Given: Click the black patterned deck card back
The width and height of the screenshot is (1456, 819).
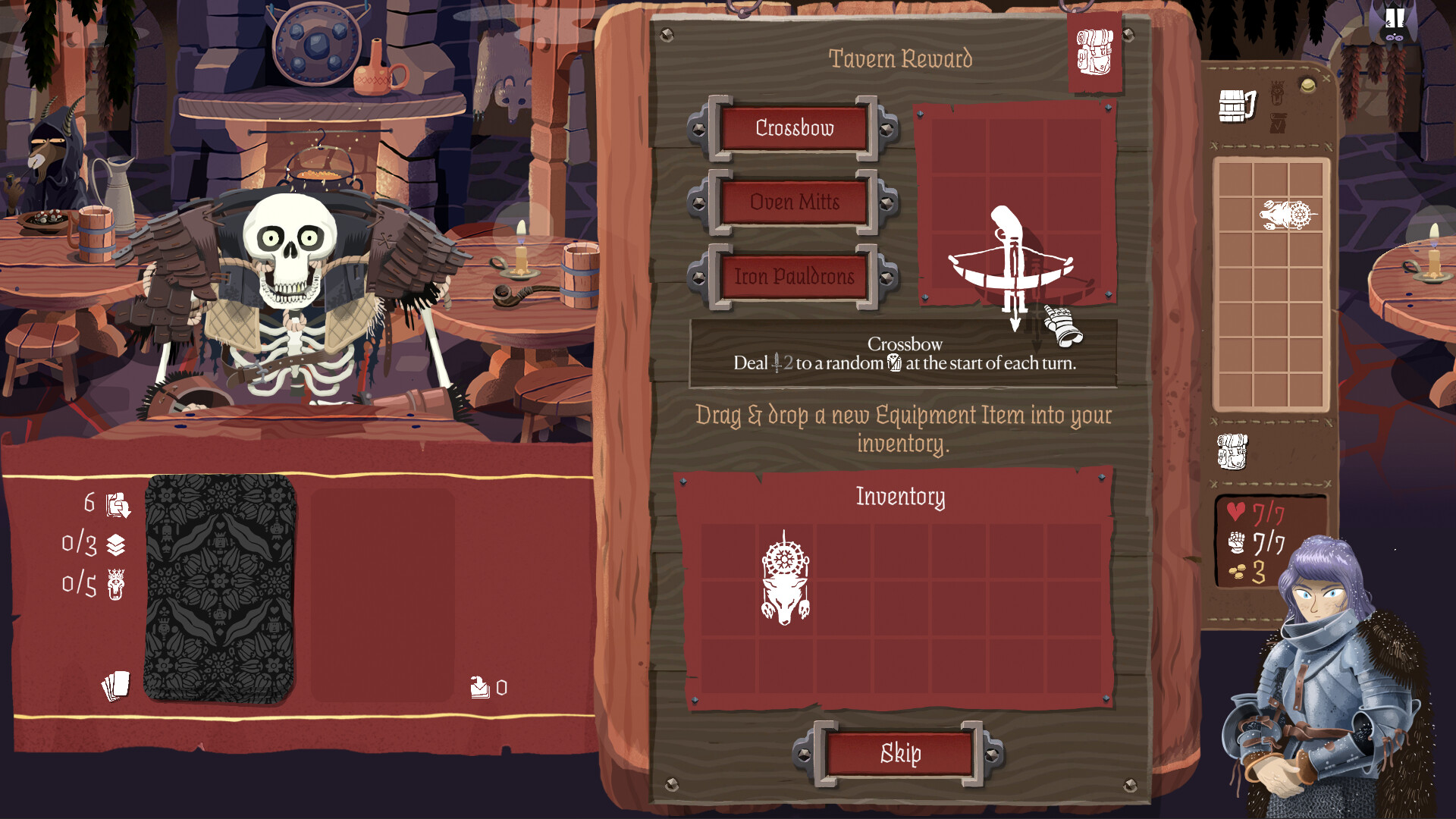Looking at the screenshot, I should (x=220, y=591).
